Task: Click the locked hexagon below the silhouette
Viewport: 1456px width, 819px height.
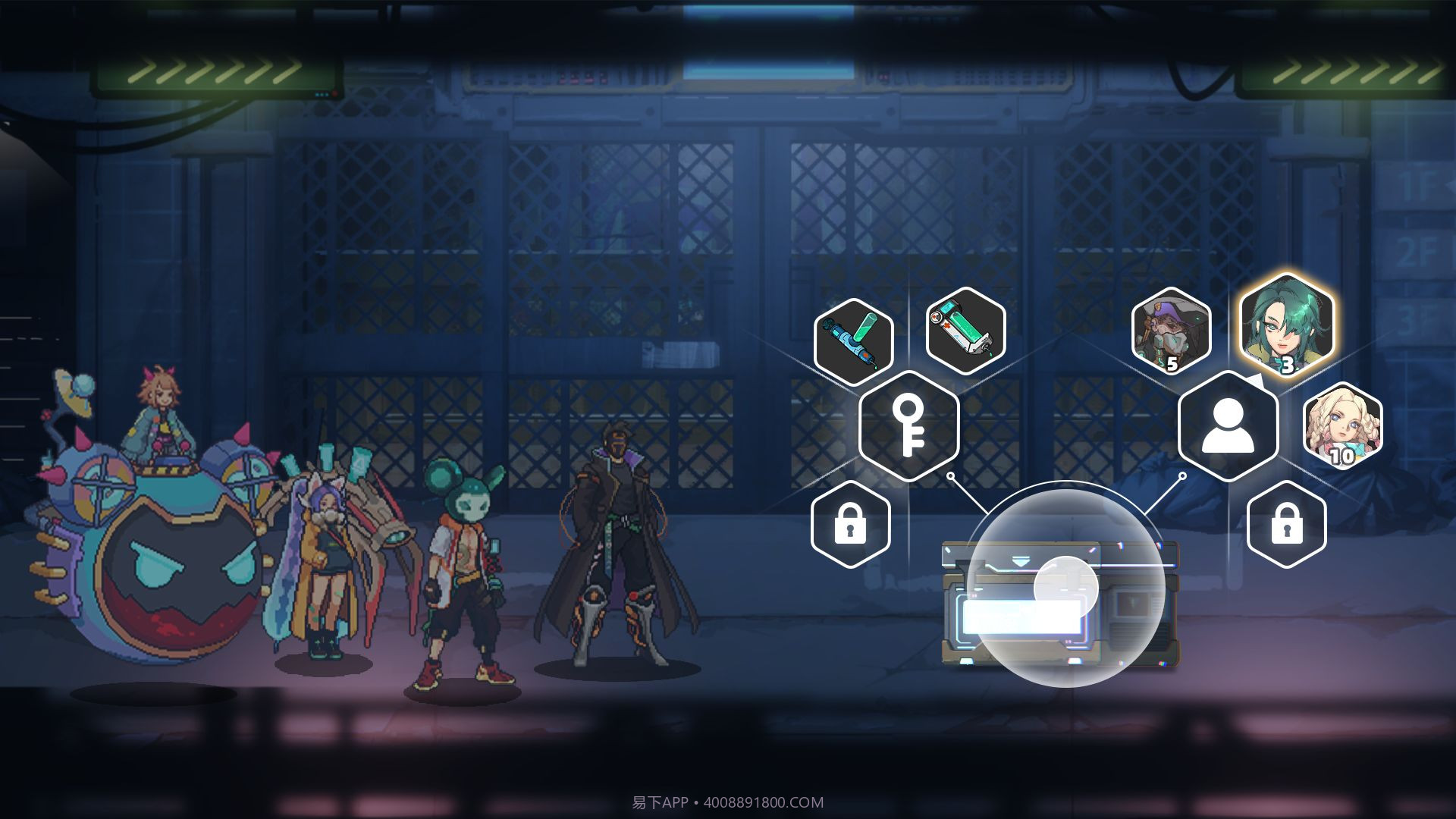Action: (x=1286, y=524)
